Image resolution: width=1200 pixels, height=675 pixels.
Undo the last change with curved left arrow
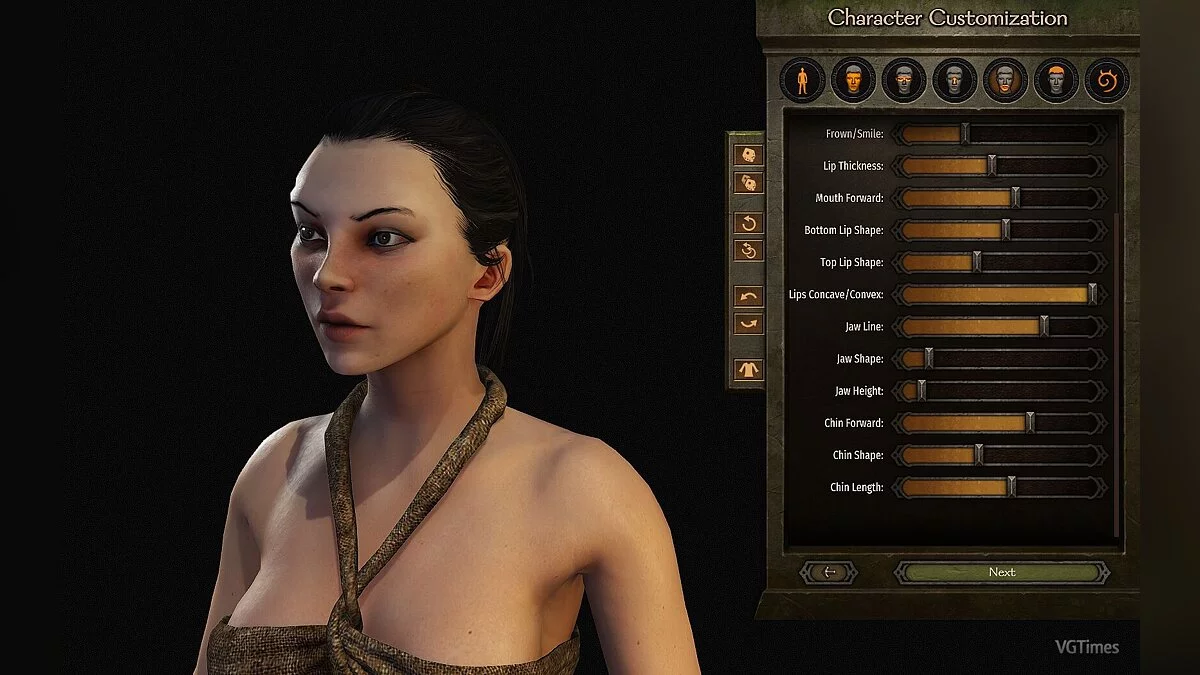click(x=748, y=296)
